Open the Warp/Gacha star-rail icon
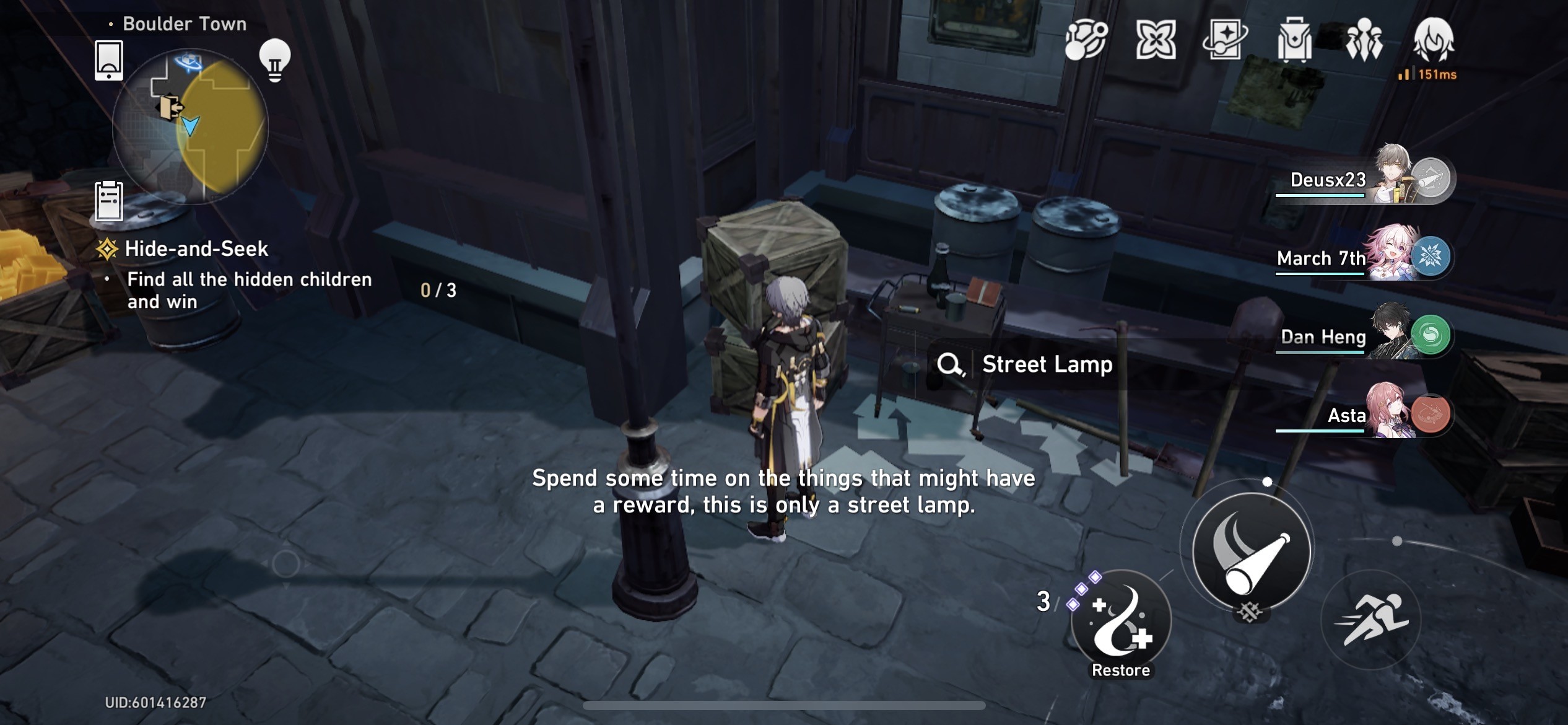Image resolution: width=1568 pixels, height=725 pixels. click(x=1086, y=40)
